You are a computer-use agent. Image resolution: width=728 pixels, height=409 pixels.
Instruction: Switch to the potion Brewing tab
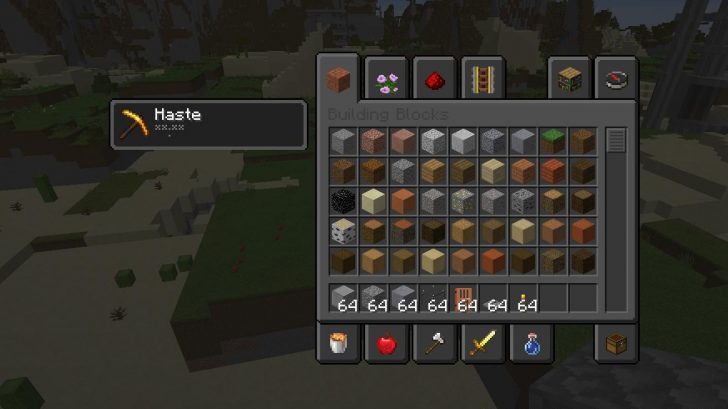531,345
